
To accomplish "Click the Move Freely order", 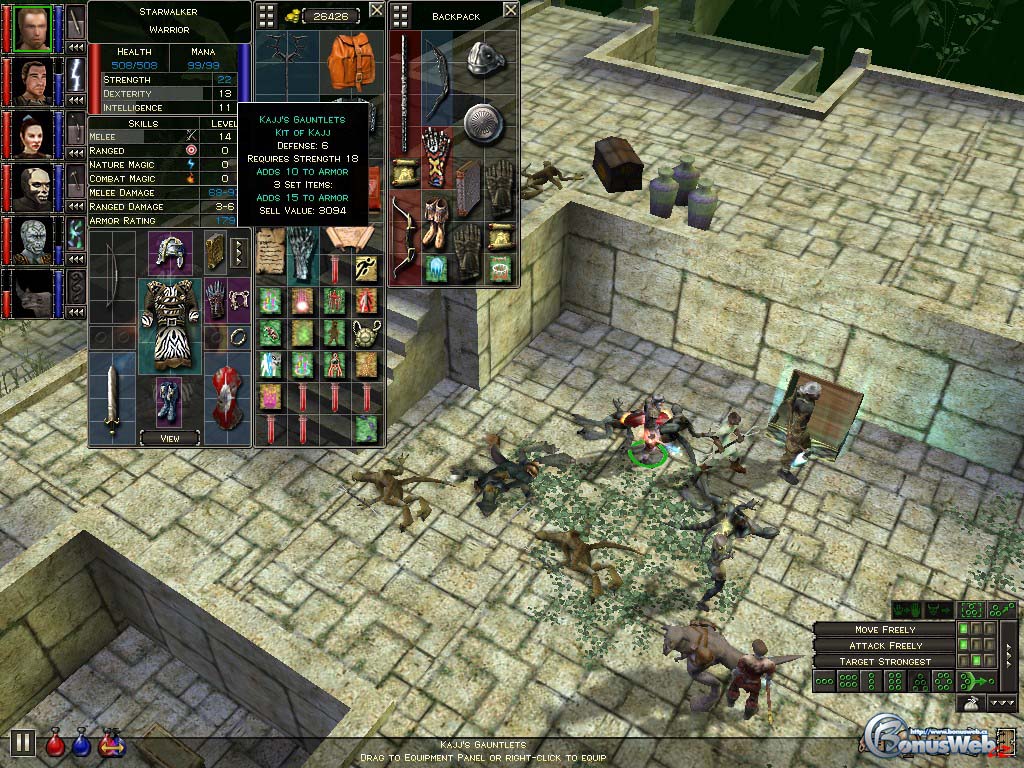I will [884, 630].
